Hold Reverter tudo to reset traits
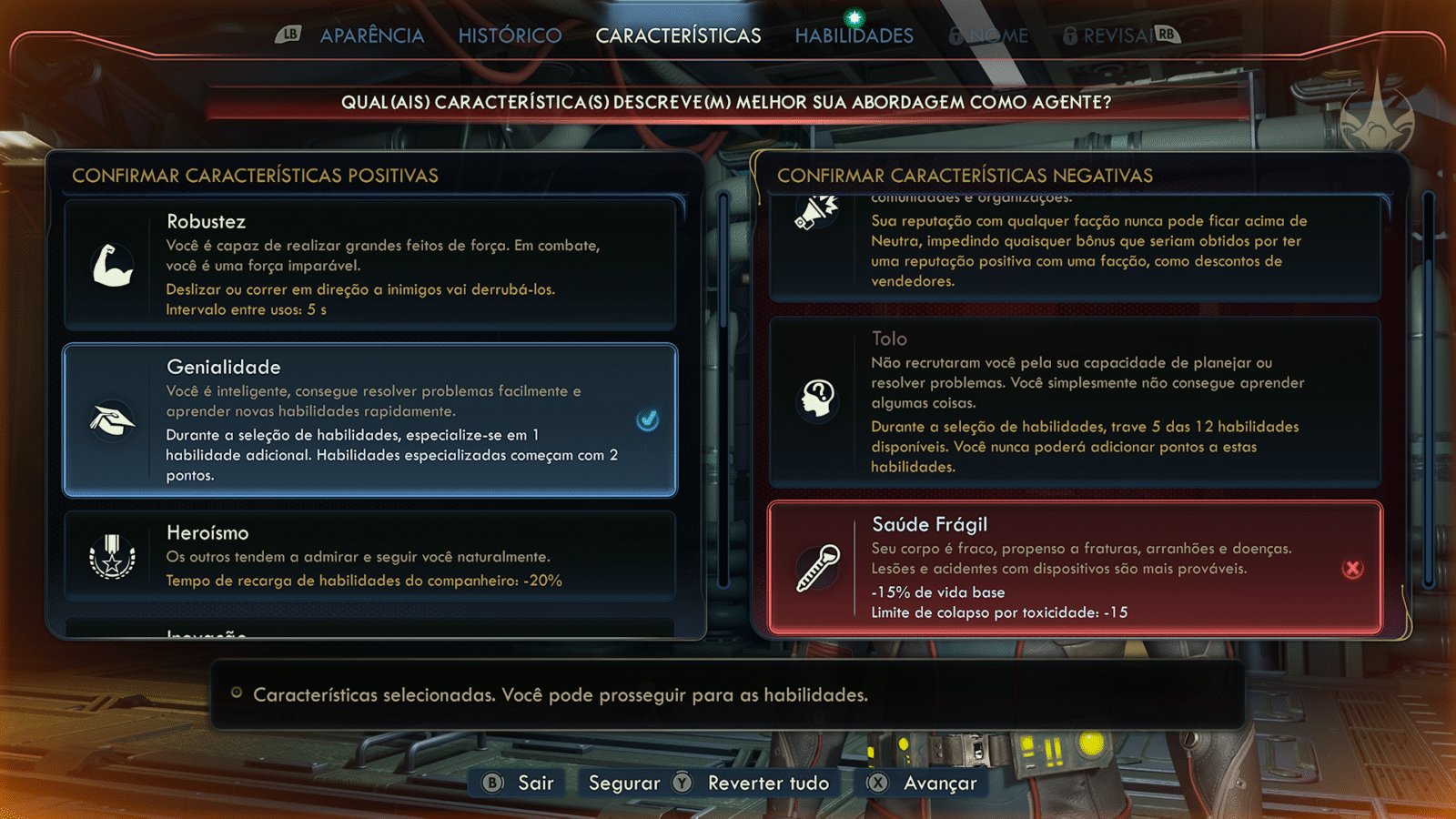This screenshot has width=1456, height=819. [769, 783]
